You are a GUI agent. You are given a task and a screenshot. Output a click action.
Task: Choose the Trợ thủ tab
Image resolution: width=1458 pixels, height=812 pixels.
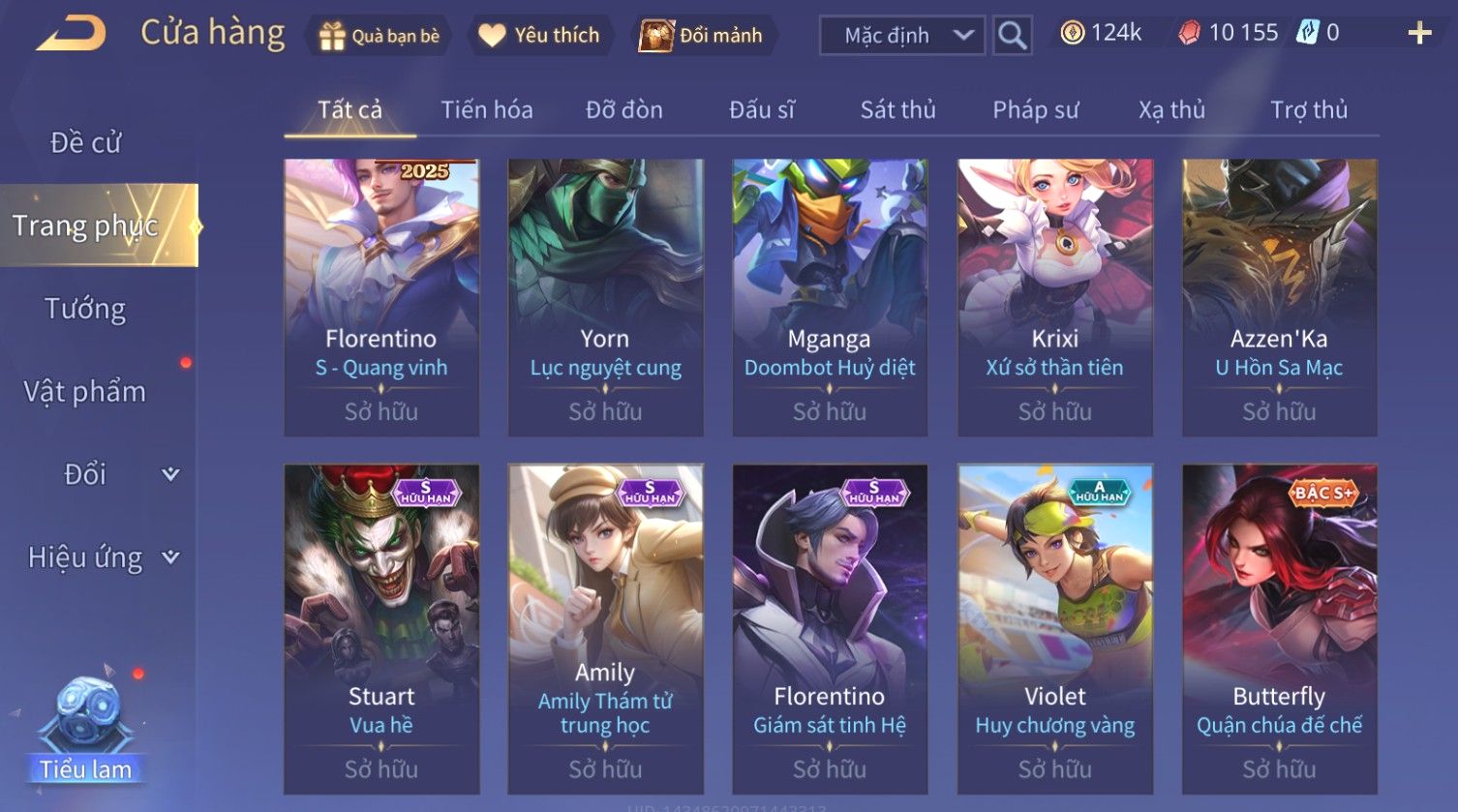[x=1309, y=110]
